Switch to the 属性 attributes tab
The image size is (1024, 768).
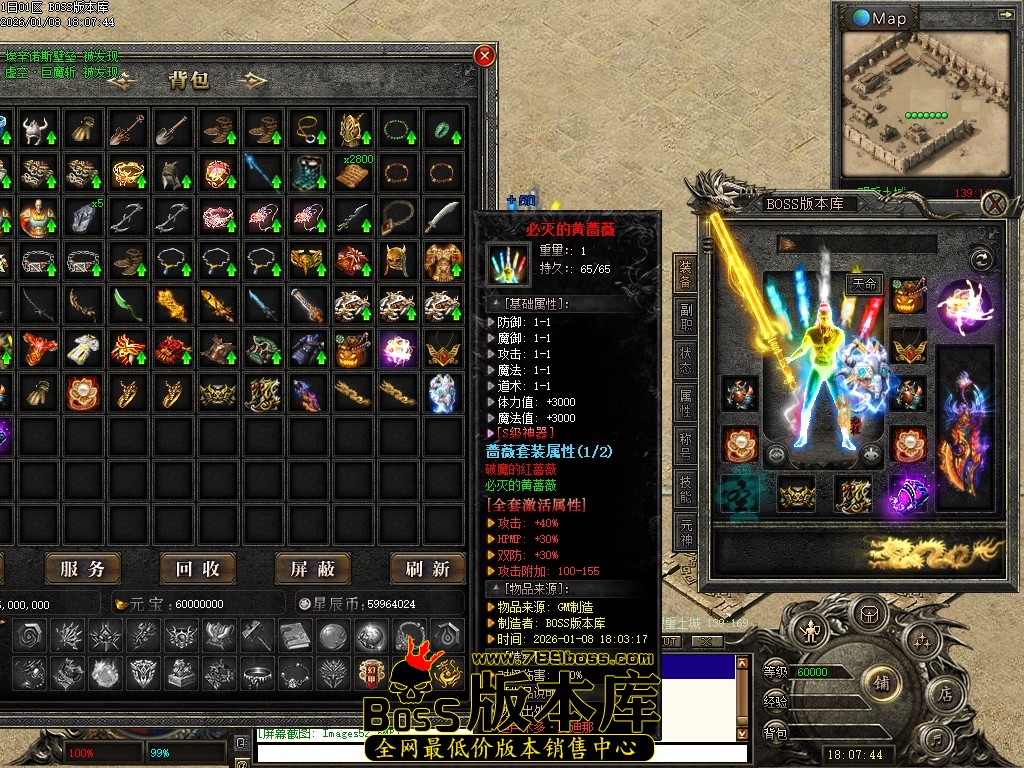tap(686, 397)
